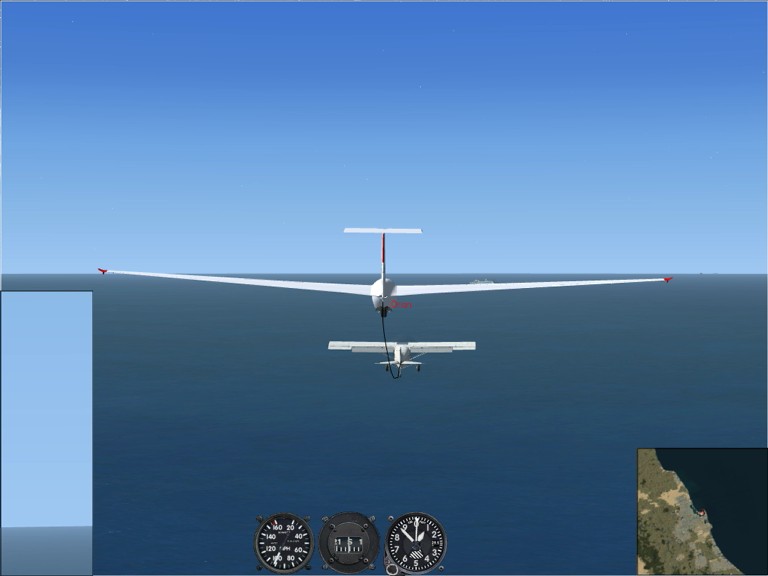Turn the altimeter's pressure setting knob
Image resolution: width=768 pixels, height=576 pixels.
pyautogui.click(x=391, y=567)
